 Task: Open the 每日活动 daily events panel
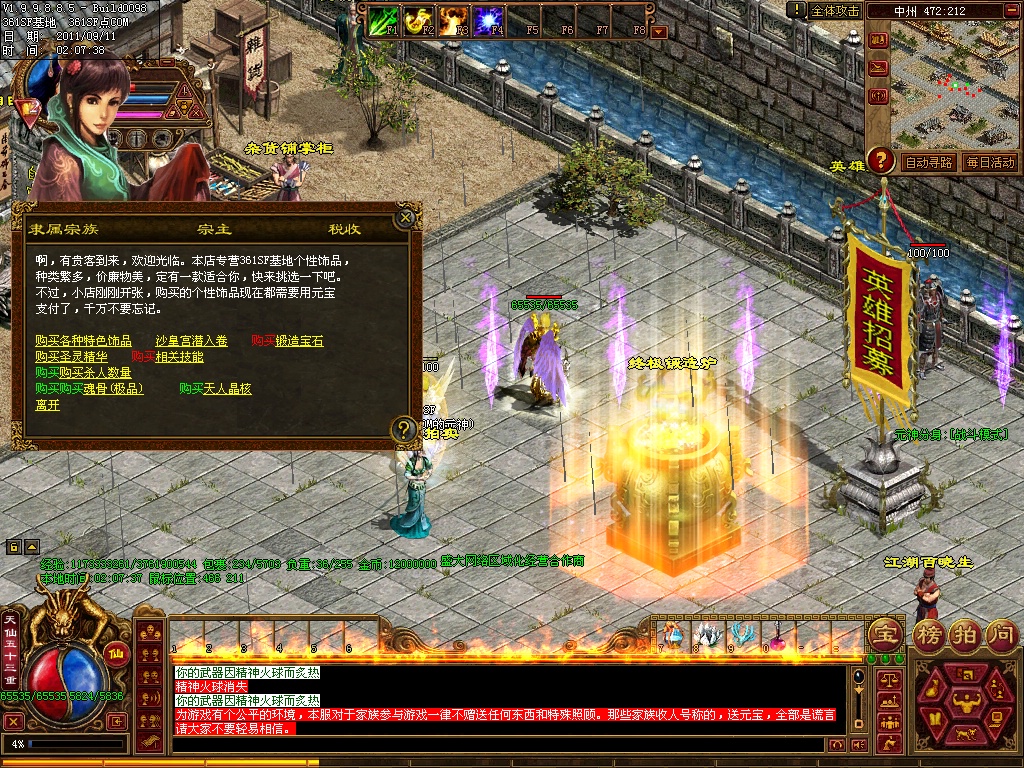coord(990,162)
